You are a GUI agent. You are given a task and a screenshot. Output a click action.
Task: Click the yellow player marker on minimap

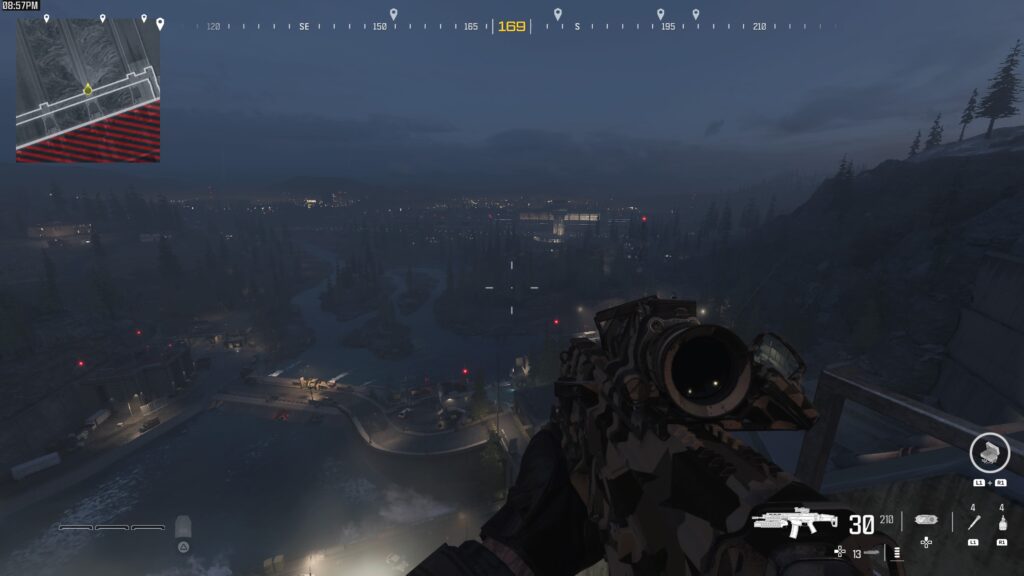88,90
